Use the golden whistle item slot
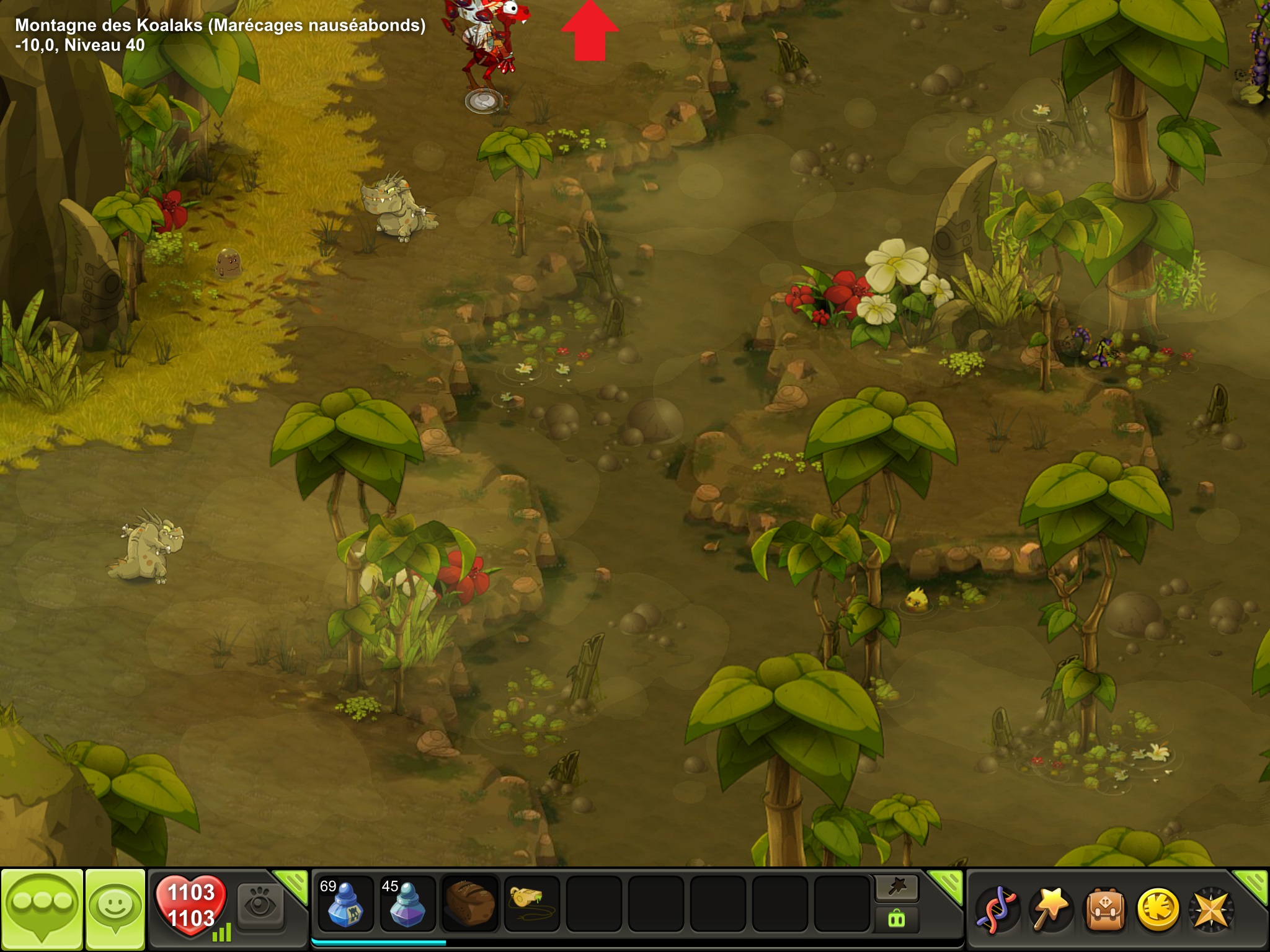Image resolution: width=1270 pixels, height=952 pixels. tap(531, 904)
